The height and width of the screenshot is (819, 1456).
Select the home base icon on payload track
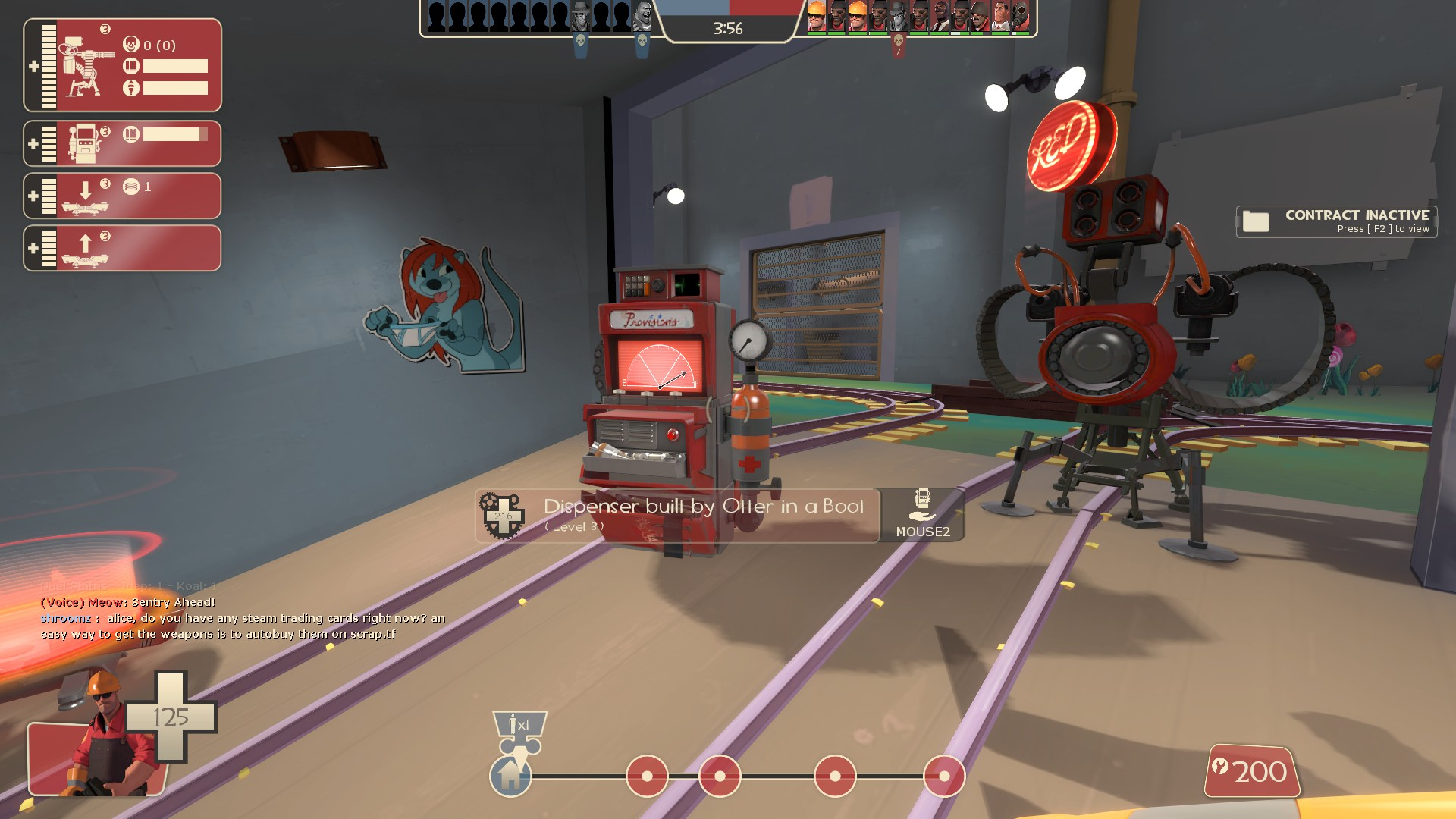click(x=510, y=776)
